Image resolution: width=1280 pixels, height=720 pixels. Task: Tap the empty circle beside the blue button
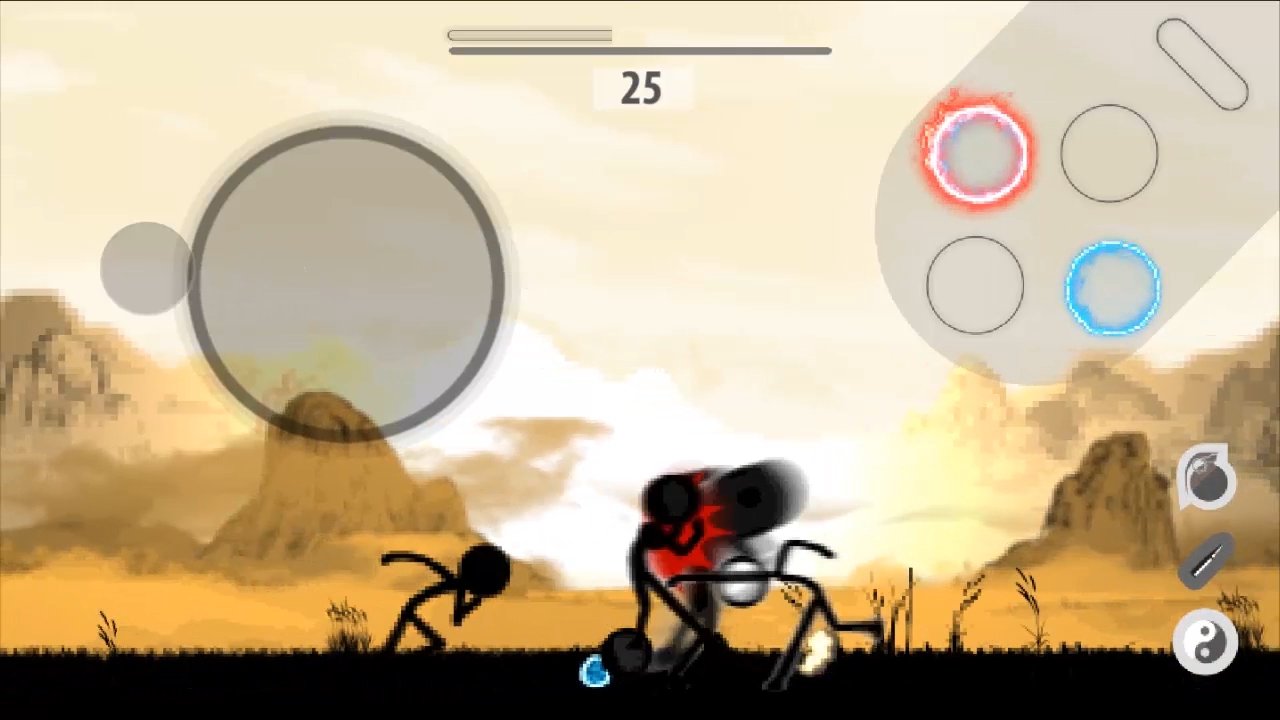coord(975,287)
